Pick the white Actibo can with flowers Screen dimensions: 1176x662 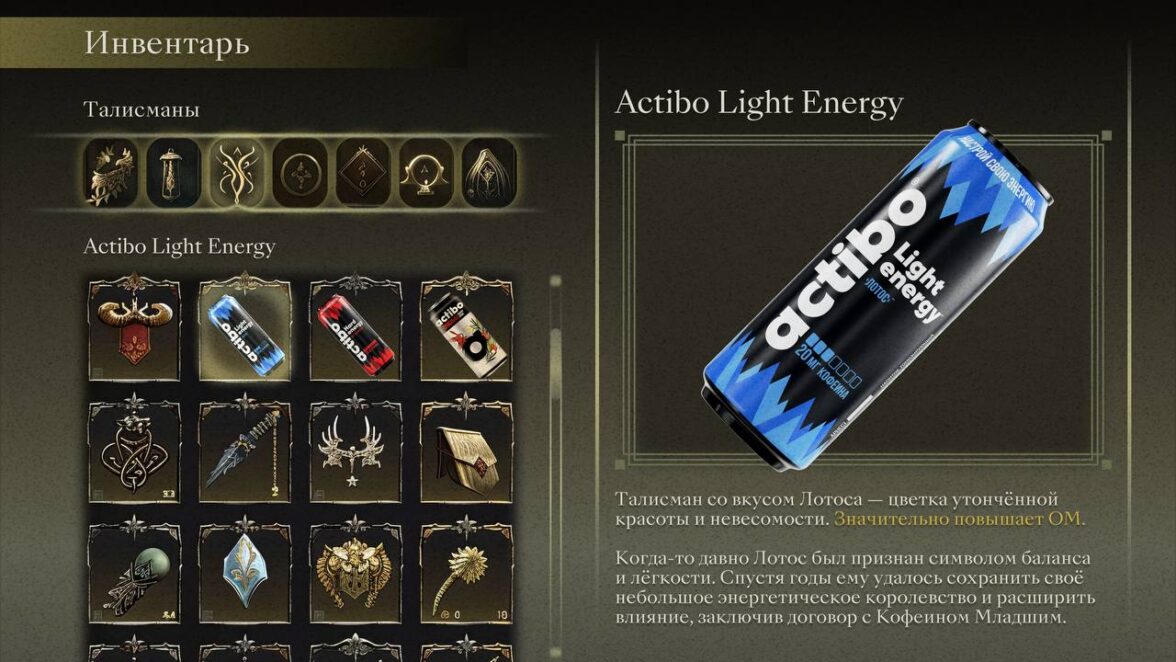[x=465, y=332]
